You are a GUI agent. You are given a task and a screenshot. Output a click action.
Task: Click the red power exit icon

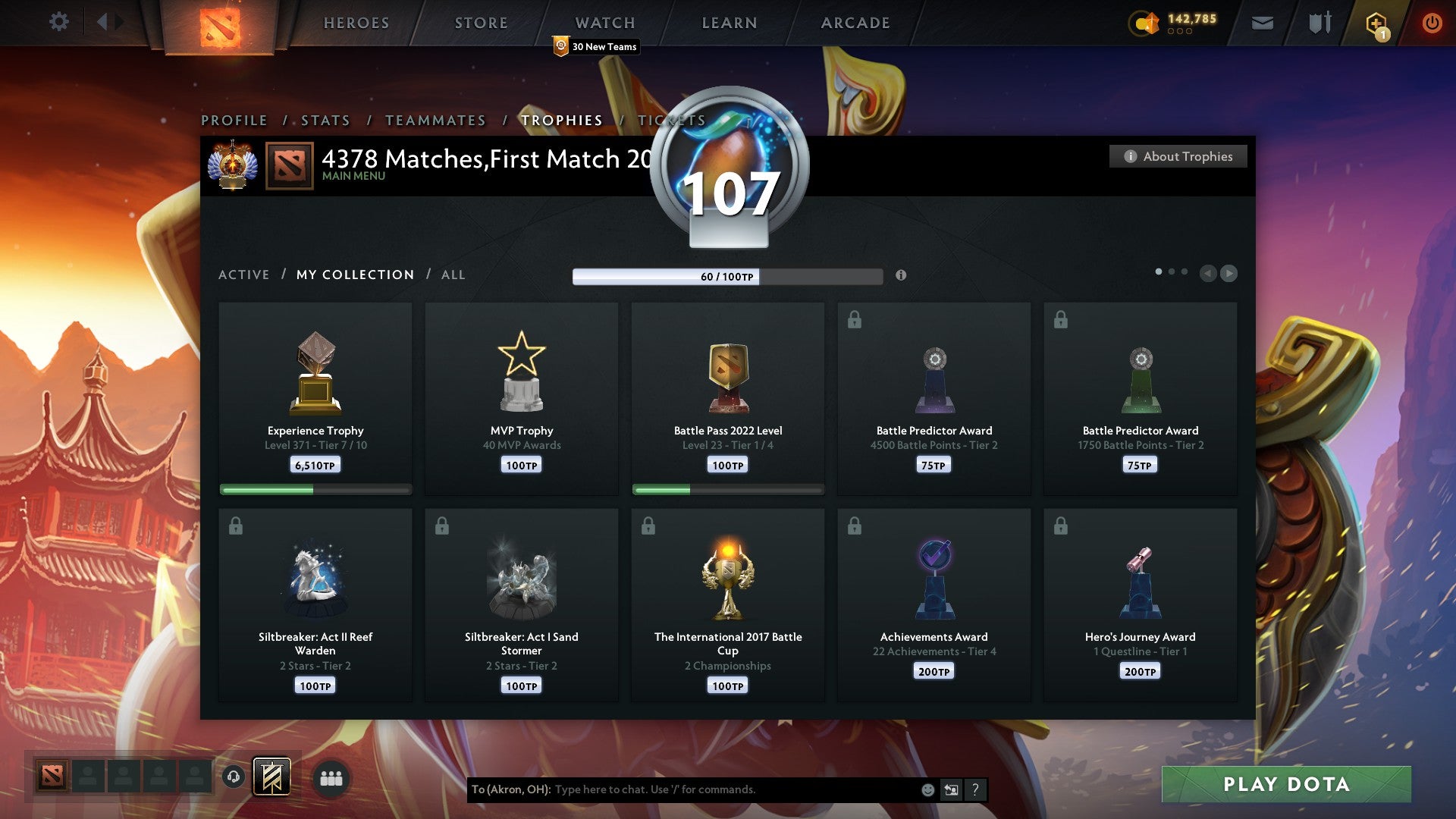click(1432, 22)
